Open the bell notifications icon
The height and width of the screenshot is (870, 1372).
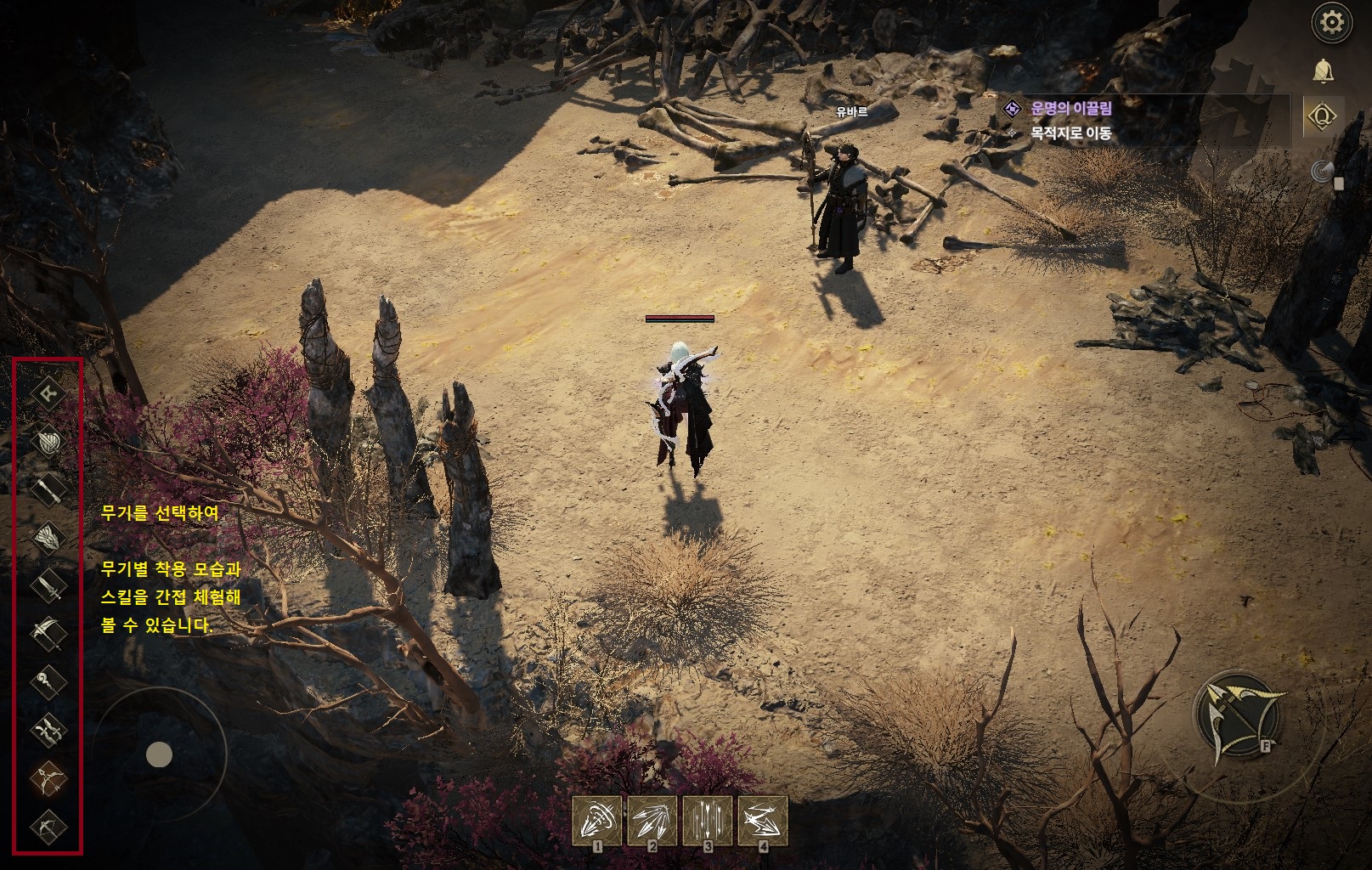pyautogui.click(x=1323, y=71)
